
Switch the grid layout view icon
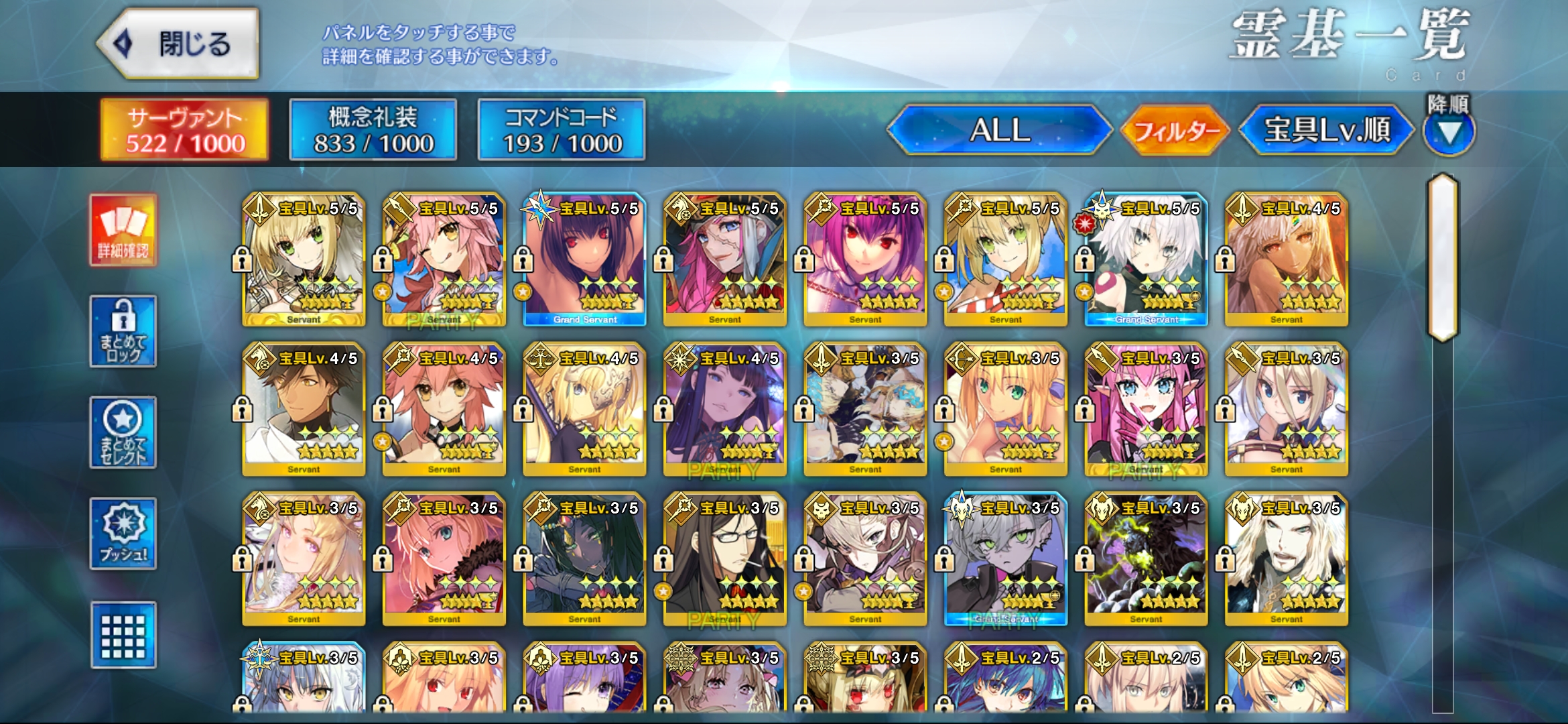point(123,635)
